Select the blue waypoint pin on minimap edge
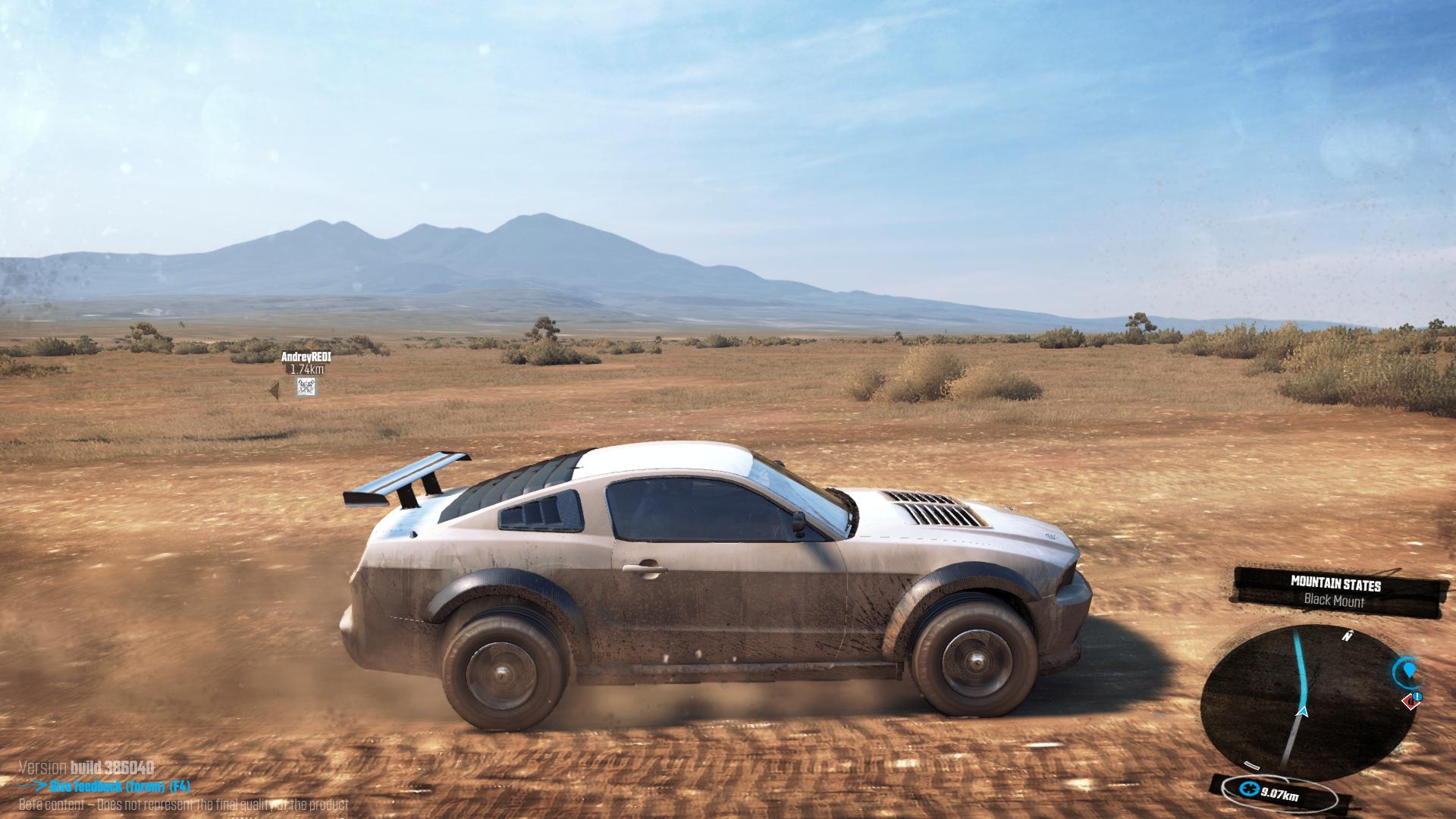 tap(1408, 670)
